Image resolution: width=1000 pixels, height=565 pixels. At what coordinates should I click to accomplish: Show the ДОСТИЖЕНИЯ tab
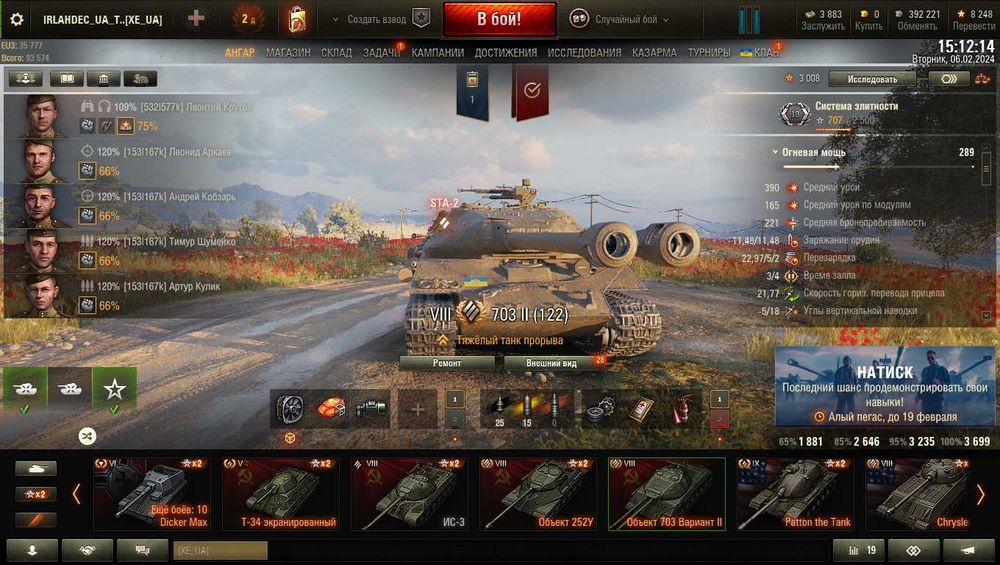coord(506,52)
